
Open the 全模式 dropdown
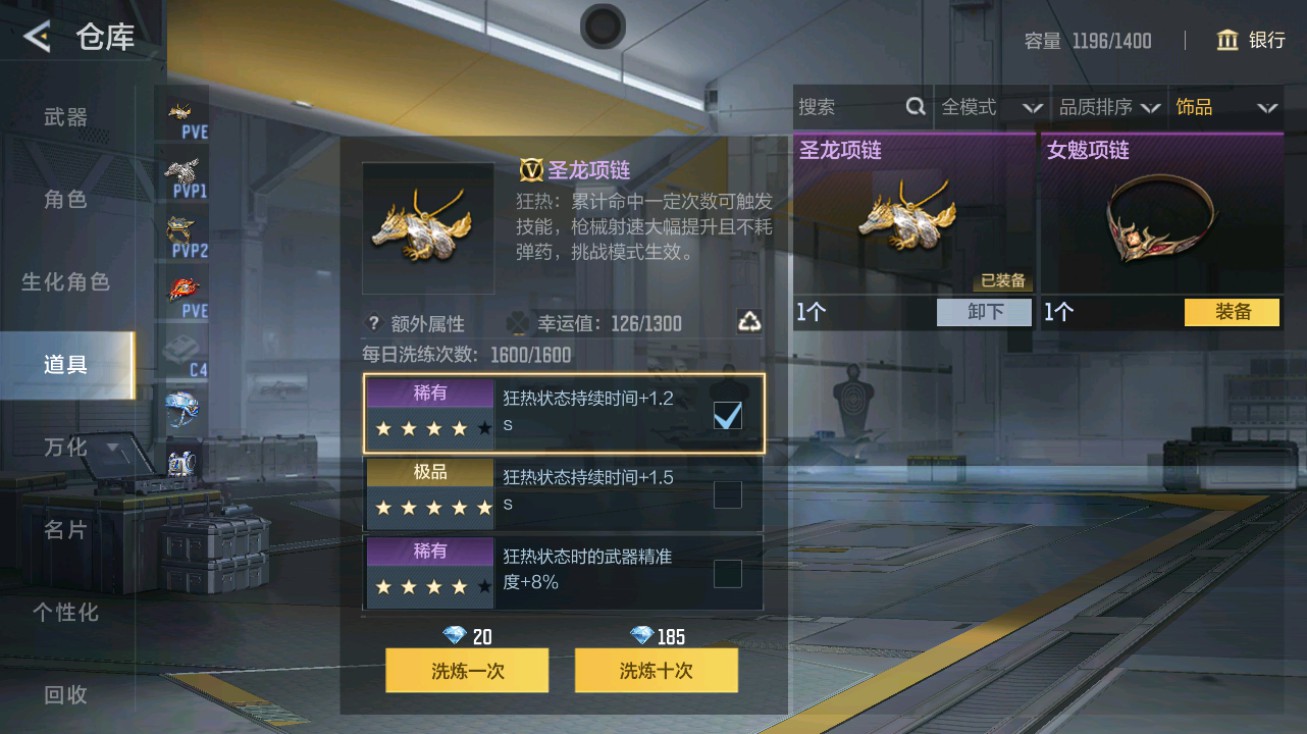991,107
